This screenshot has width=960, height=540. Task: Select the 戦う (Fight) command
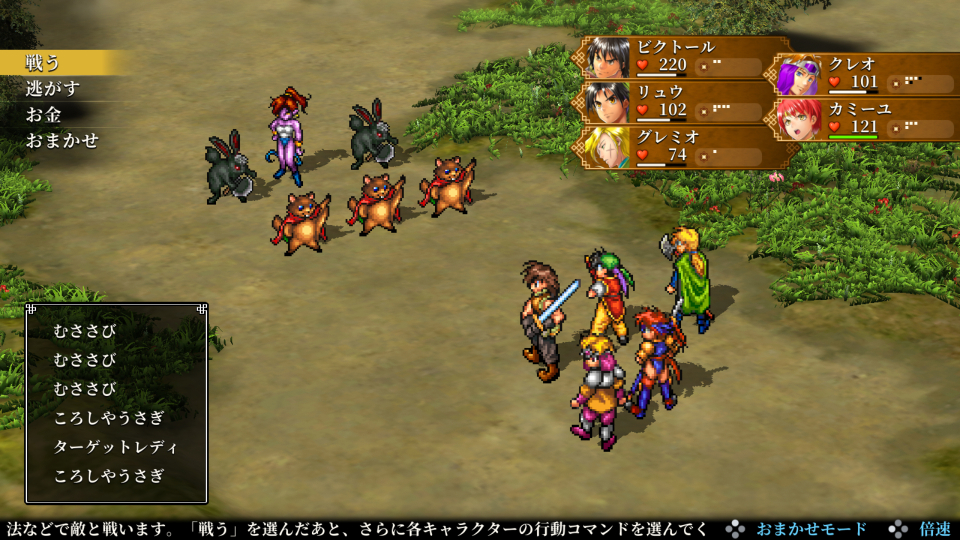(x=44, y=63)
